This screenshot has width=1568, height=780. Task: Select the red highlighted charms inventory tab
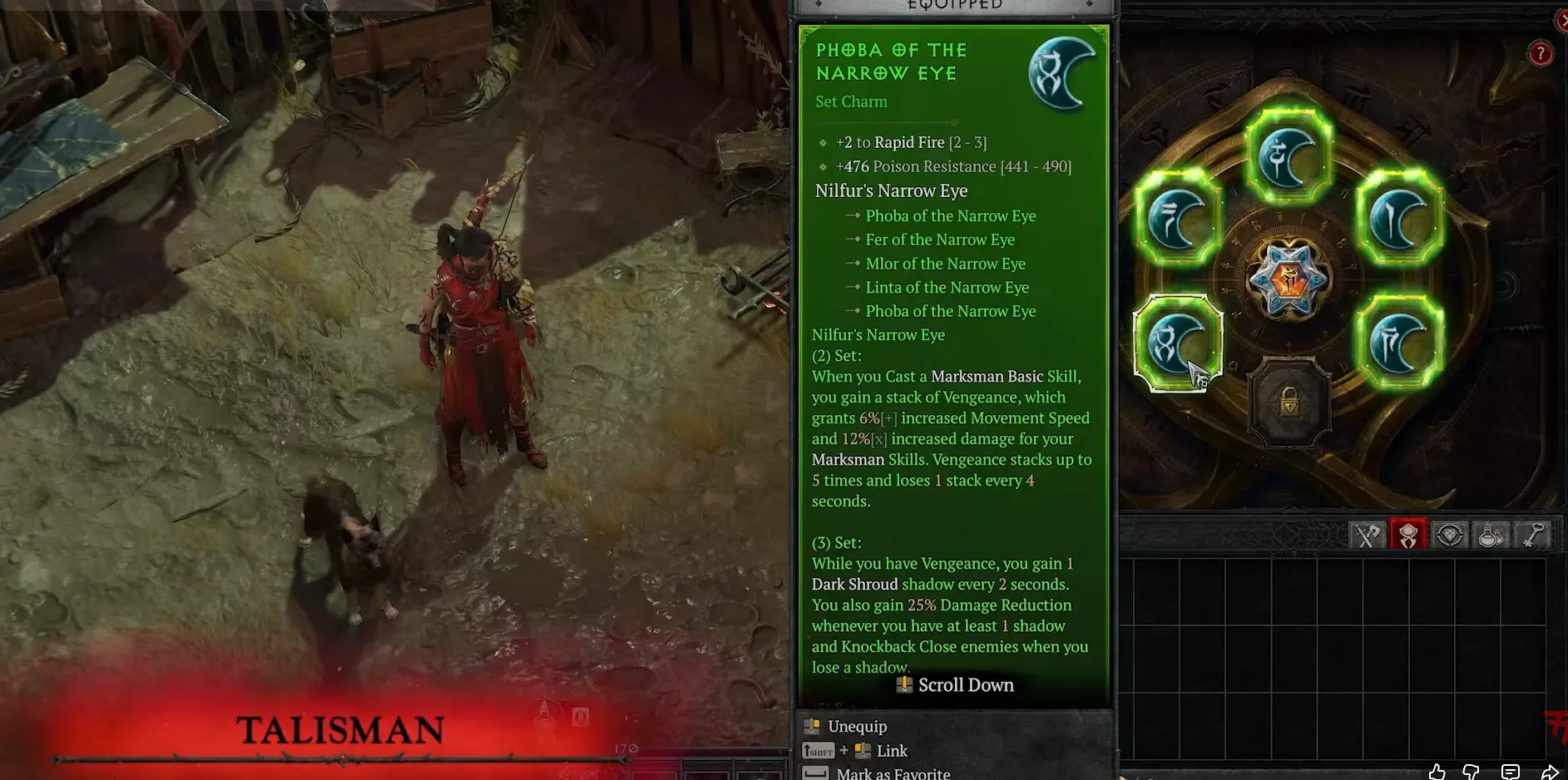[1408, 536]
